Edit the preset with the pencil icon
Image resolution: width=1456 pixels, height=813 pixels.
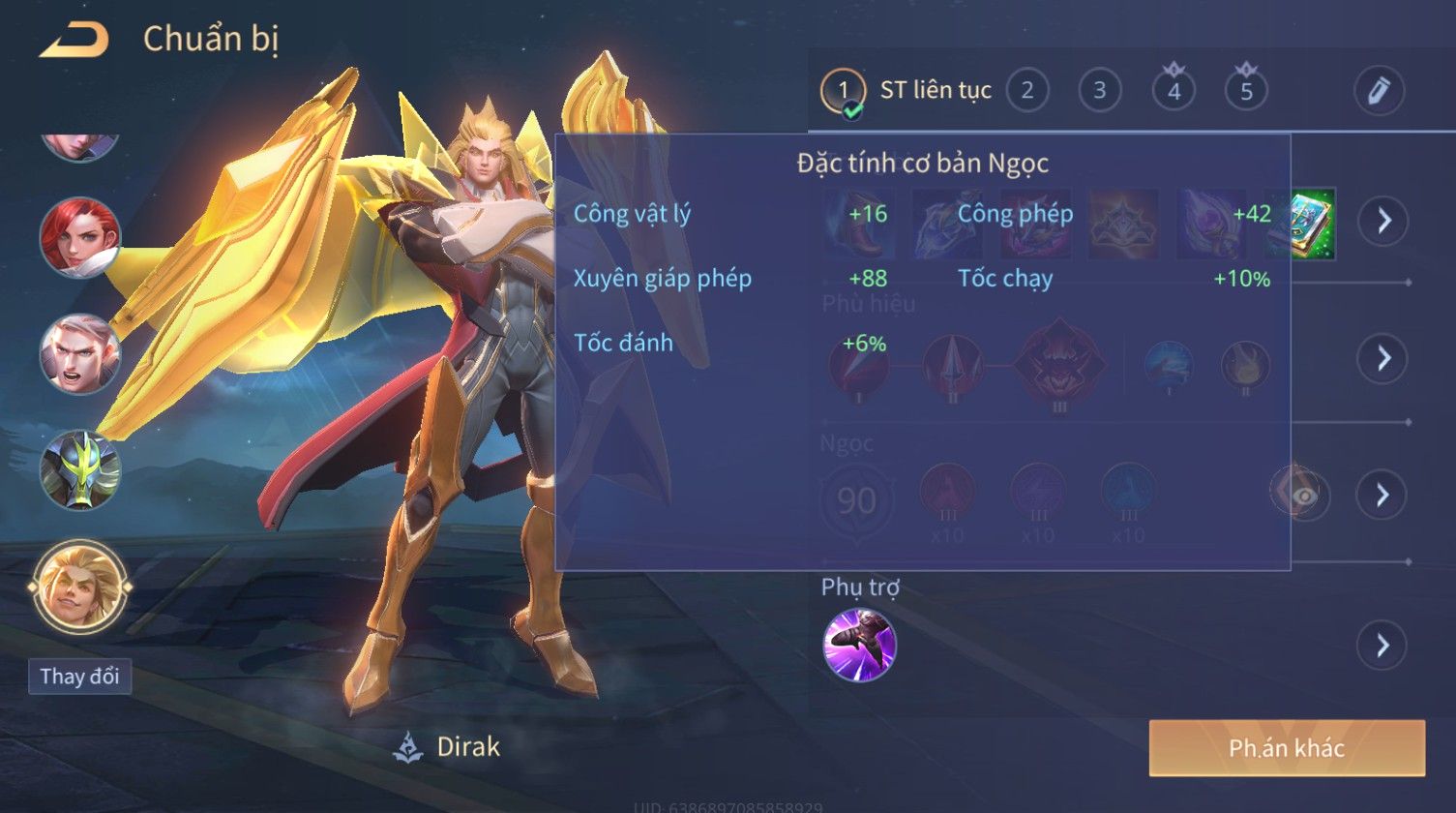(1379, 91)
